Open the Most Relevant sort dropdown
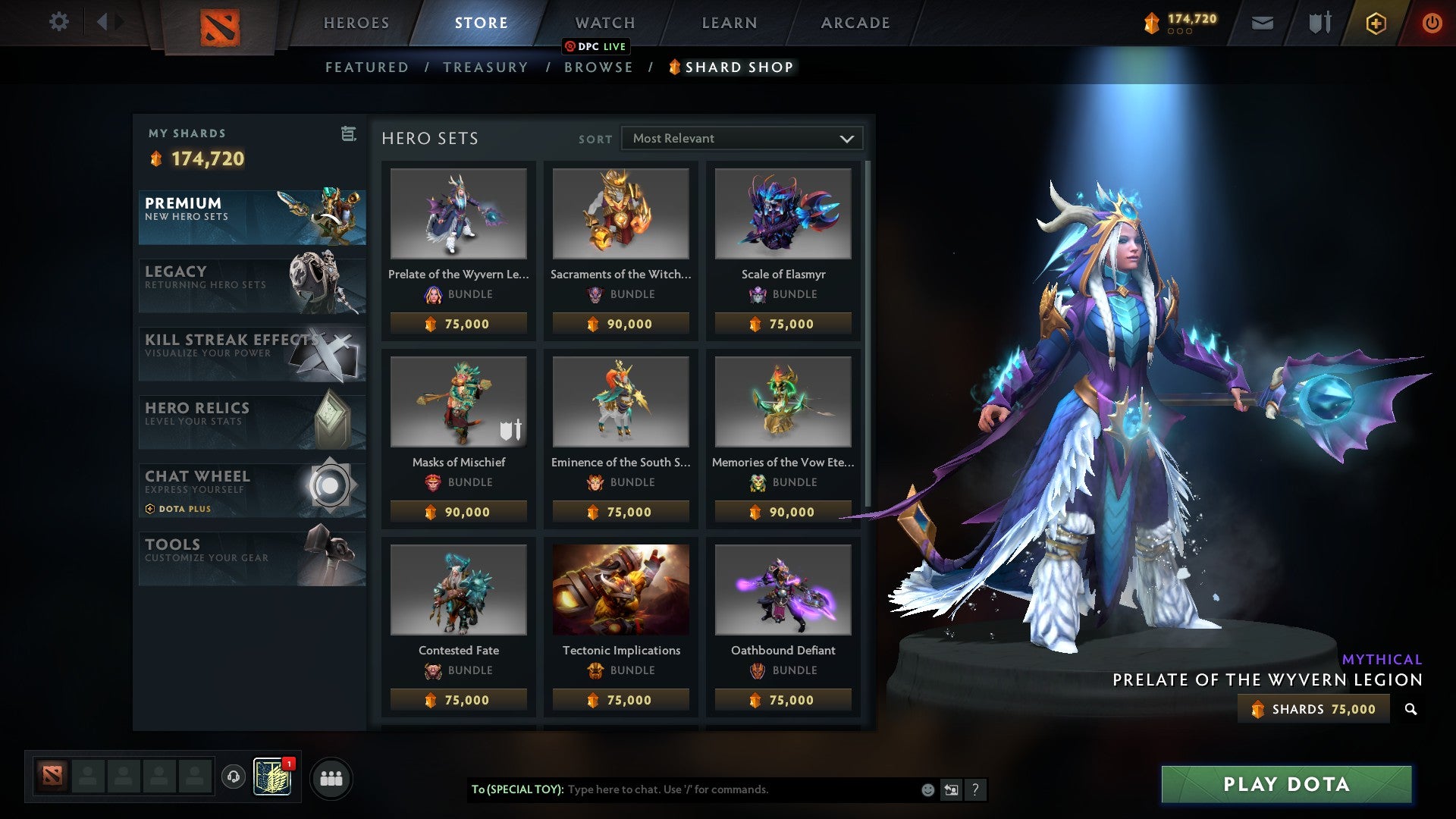The height and width of the screenshot is (819, 1456). point(742,138)
